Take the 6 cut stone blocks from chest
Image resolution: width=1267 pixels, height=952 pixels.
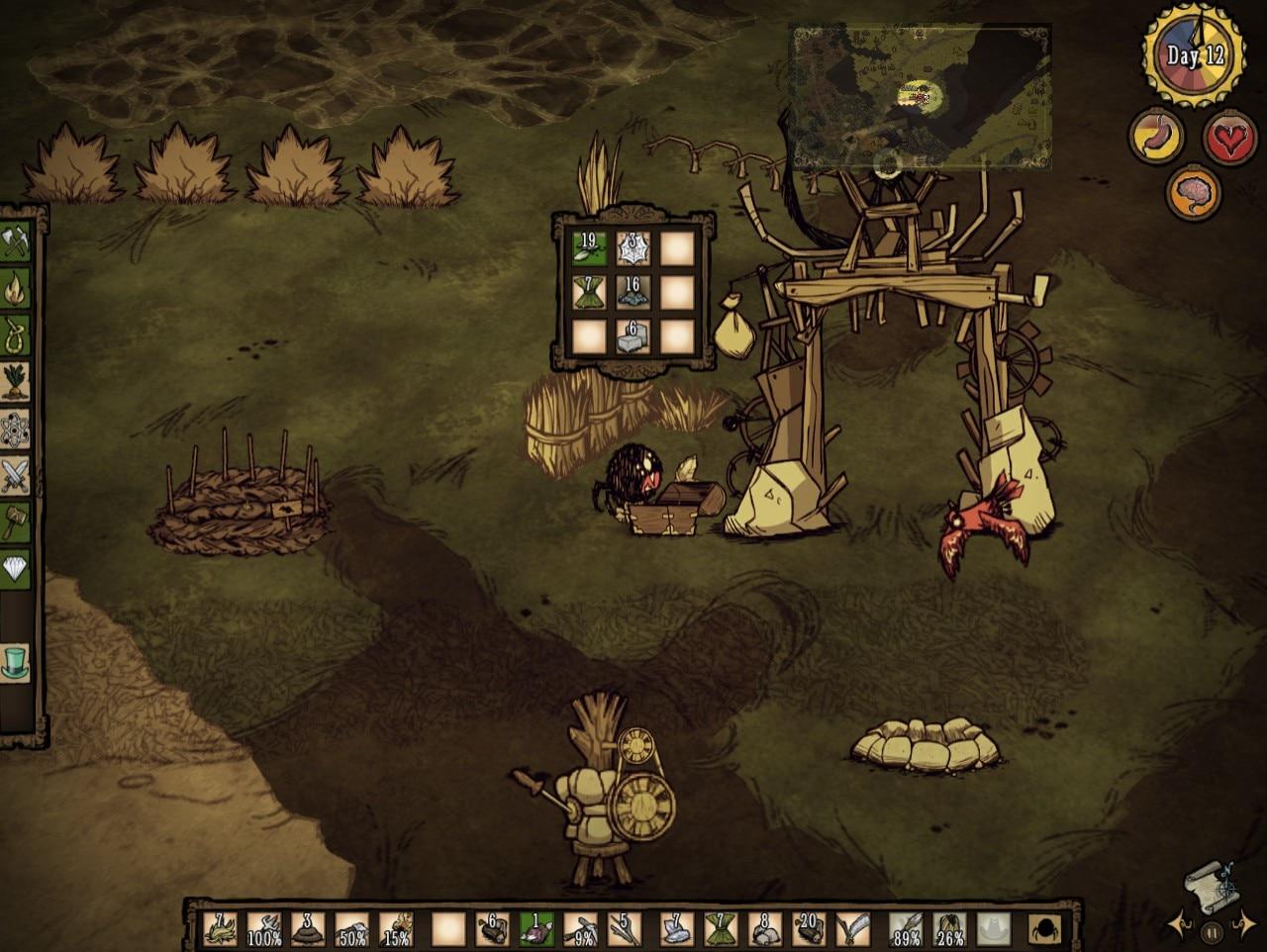[633, 336]
